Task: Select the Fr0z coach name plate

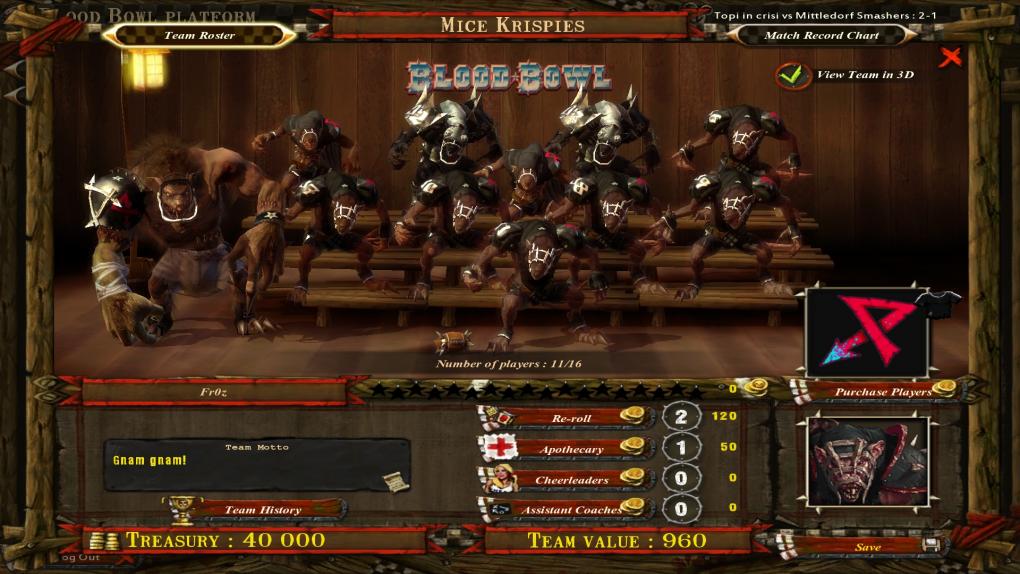Action: [214, 392]
